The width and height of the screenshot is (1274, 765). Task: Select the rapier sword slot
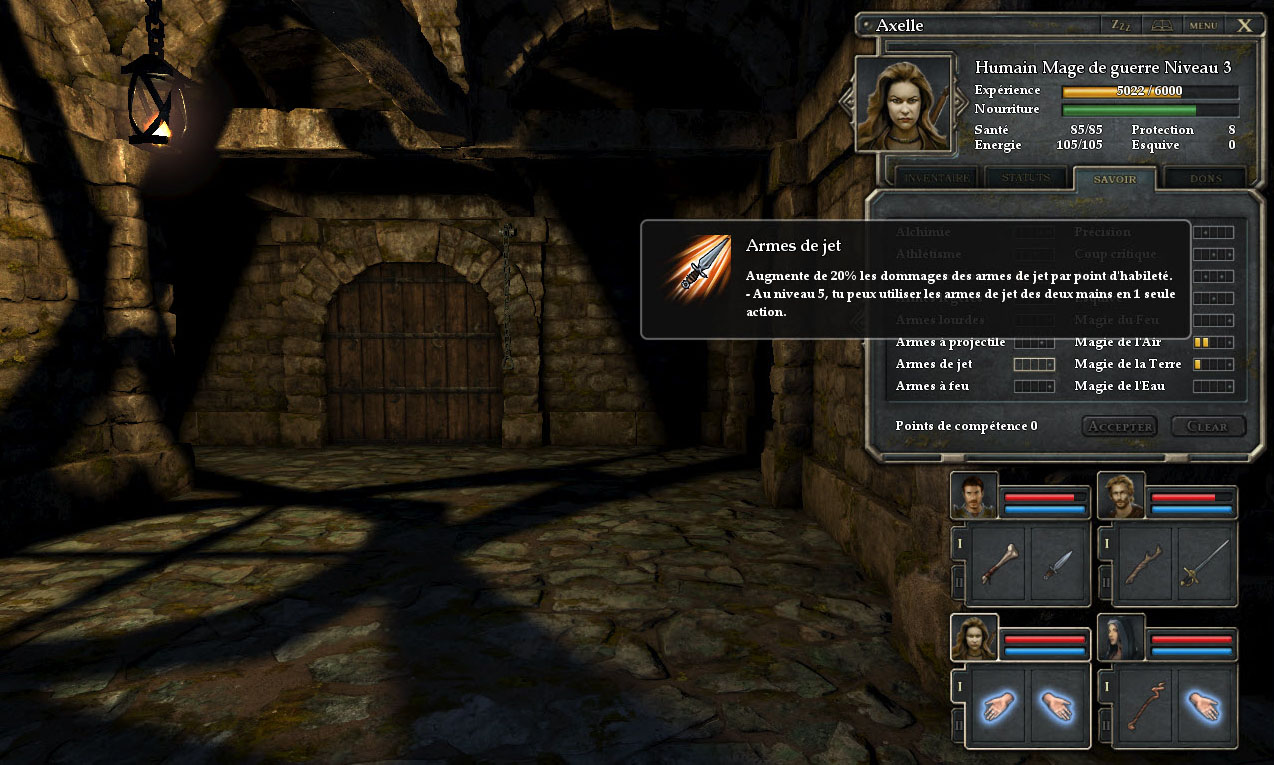point(1205,565)
